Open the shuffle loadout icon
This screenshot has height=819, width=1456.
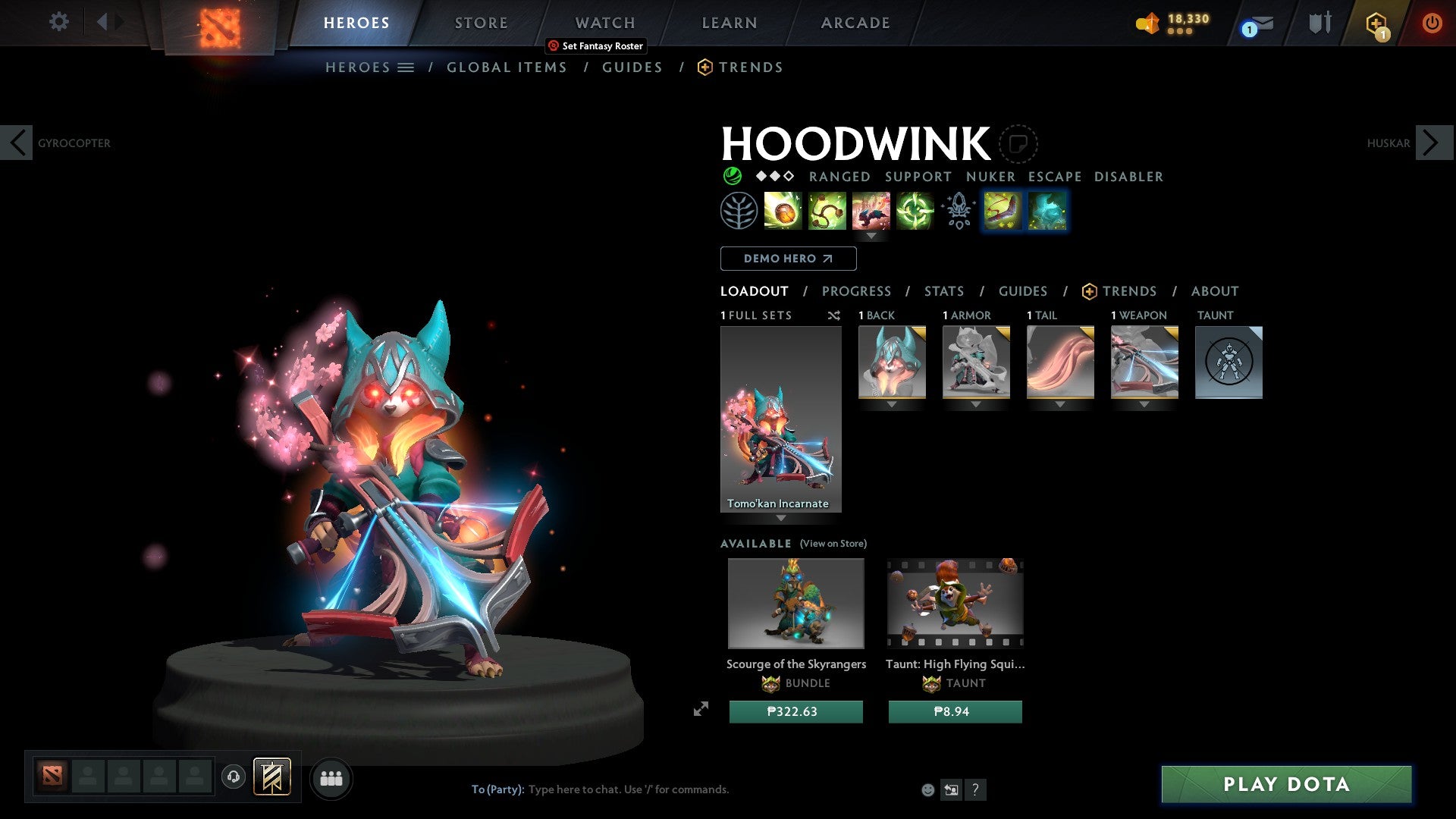(833, 315)
